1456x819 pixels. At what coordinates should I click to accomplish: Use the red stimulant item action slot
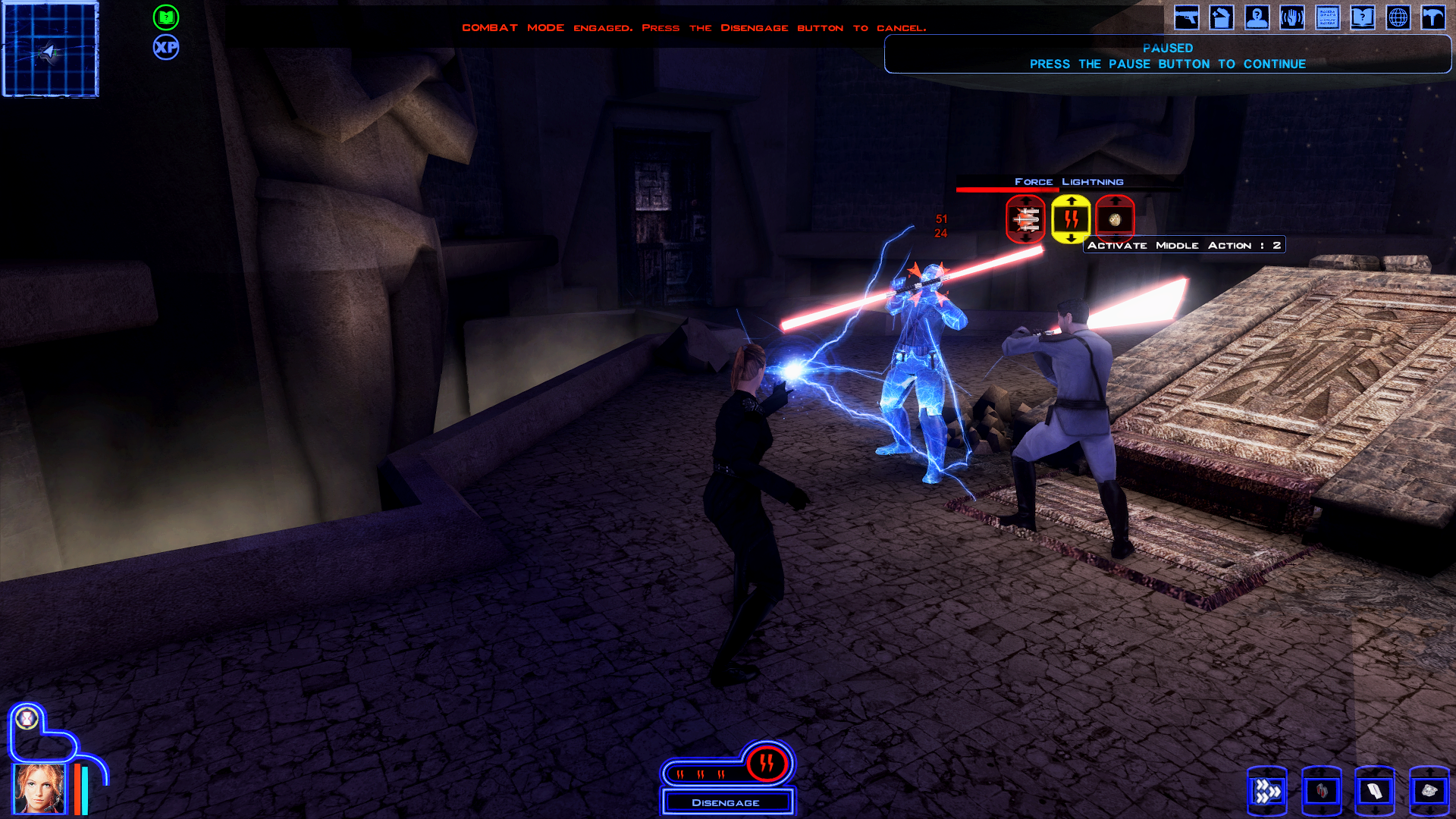tap(1321, 791)
